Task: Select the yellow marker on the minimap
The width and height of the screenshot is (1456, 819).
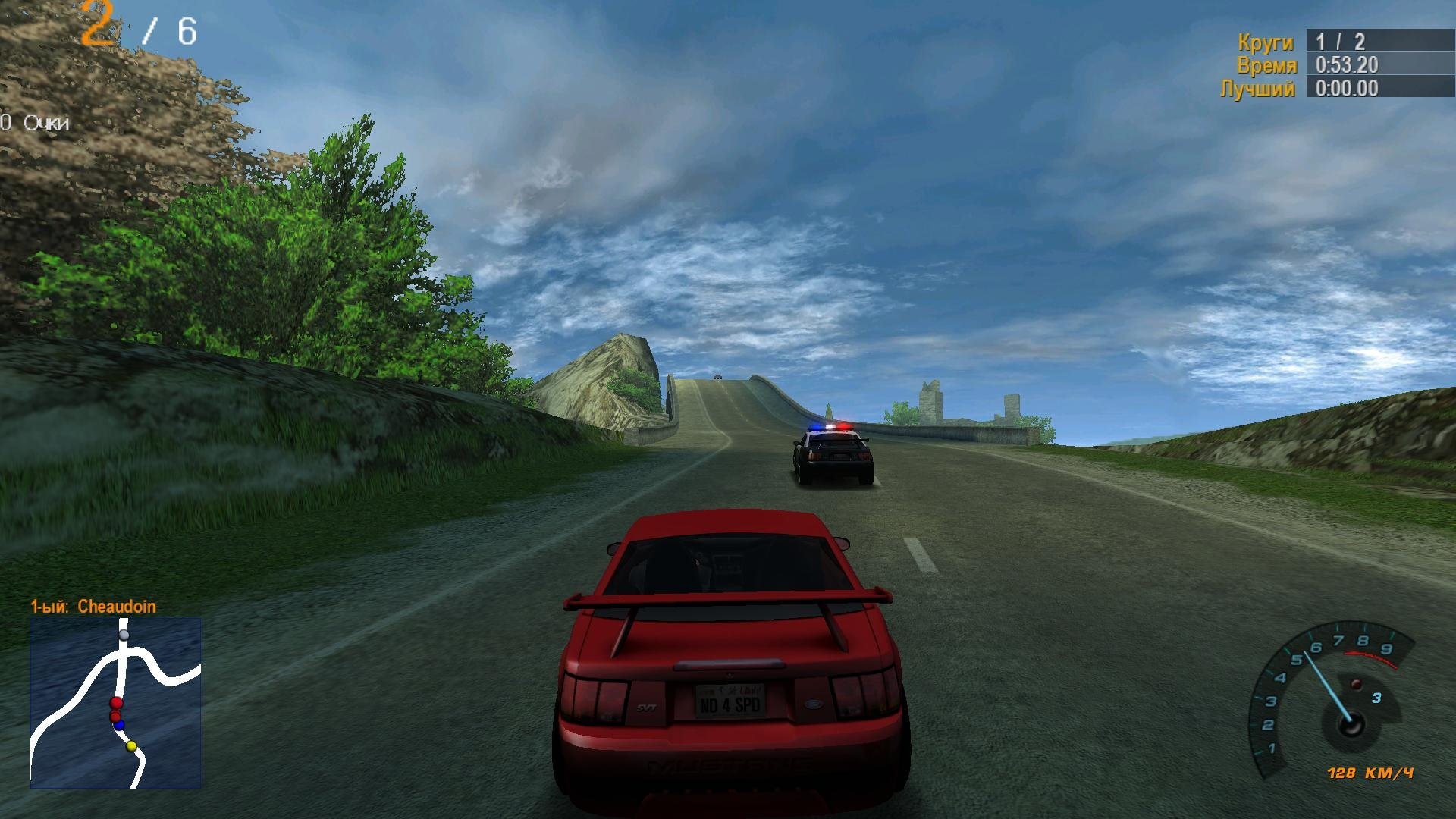Action: tap(131, 746)
